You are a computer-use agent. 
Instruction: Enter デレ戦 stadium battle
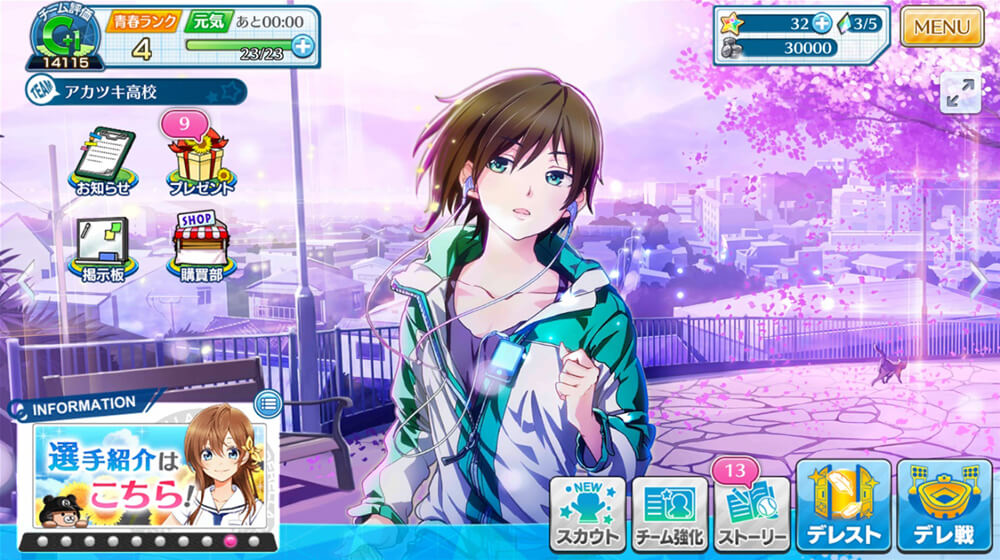(x=944, y=507)
